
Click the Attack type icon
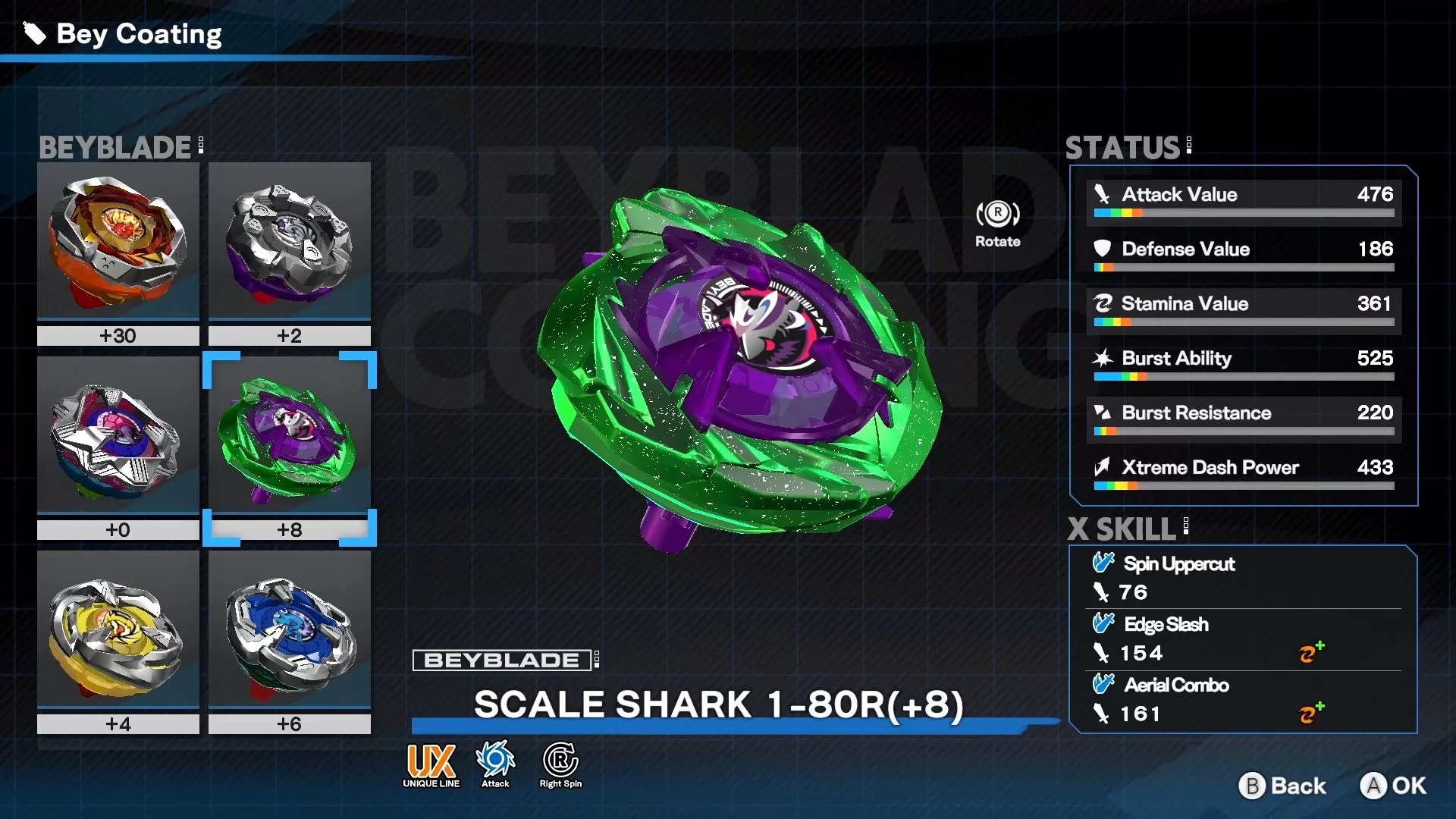[495, 765]
